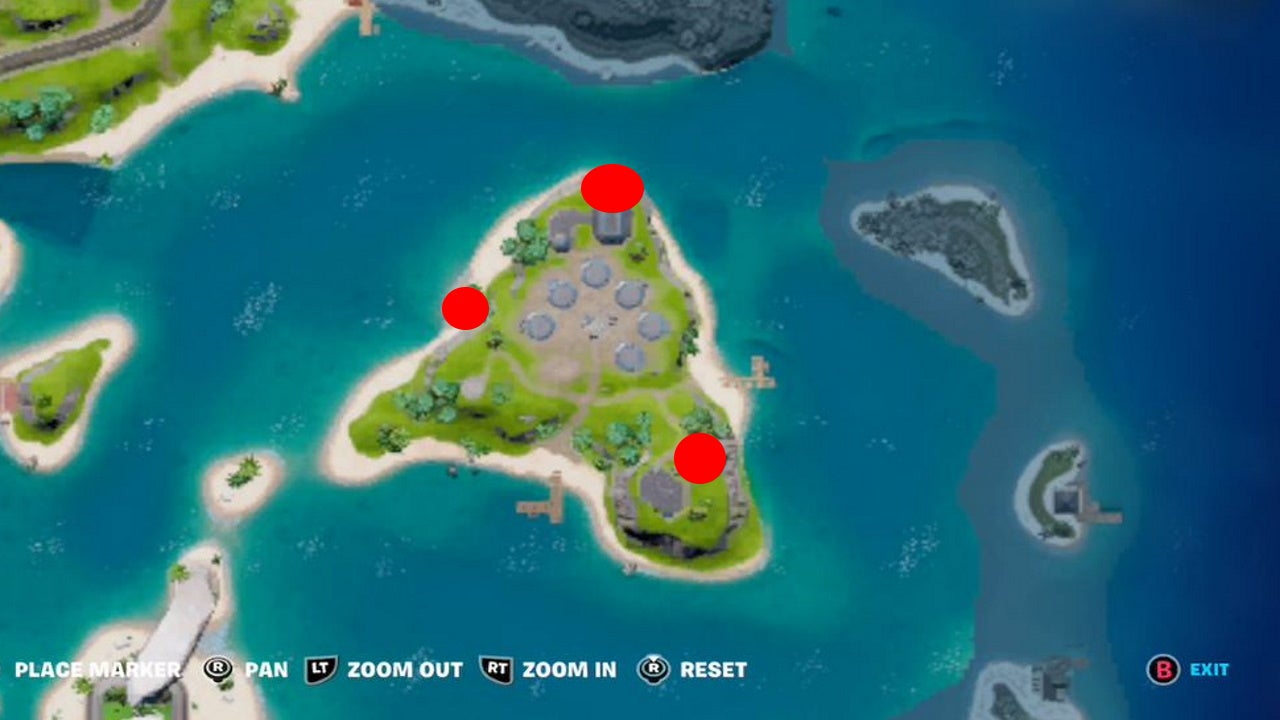
Task: Click the Pan text label
Action: click(268, 669)
